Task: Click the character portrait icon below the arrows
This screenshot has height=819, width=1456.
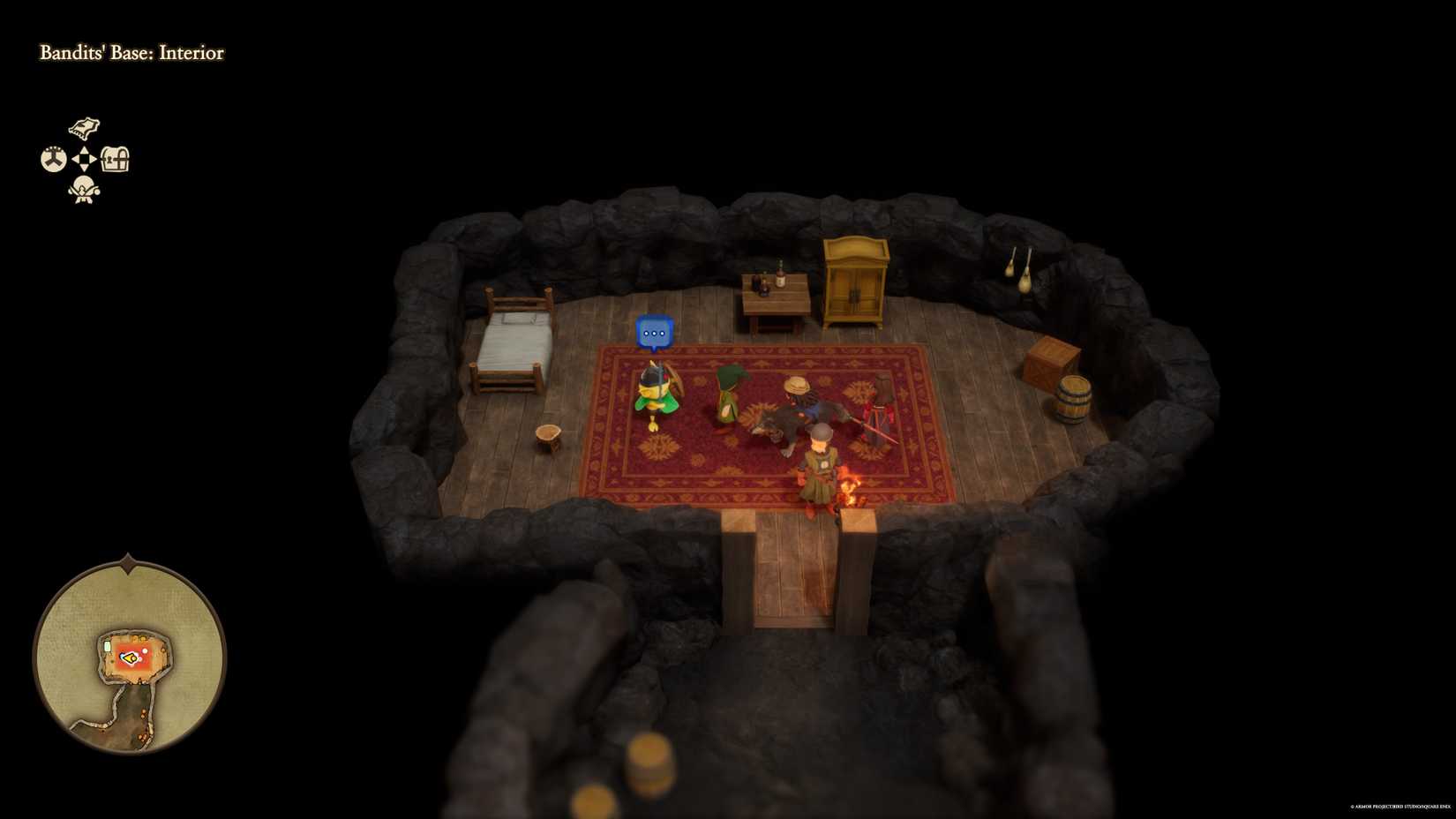Action: [83, 190]
